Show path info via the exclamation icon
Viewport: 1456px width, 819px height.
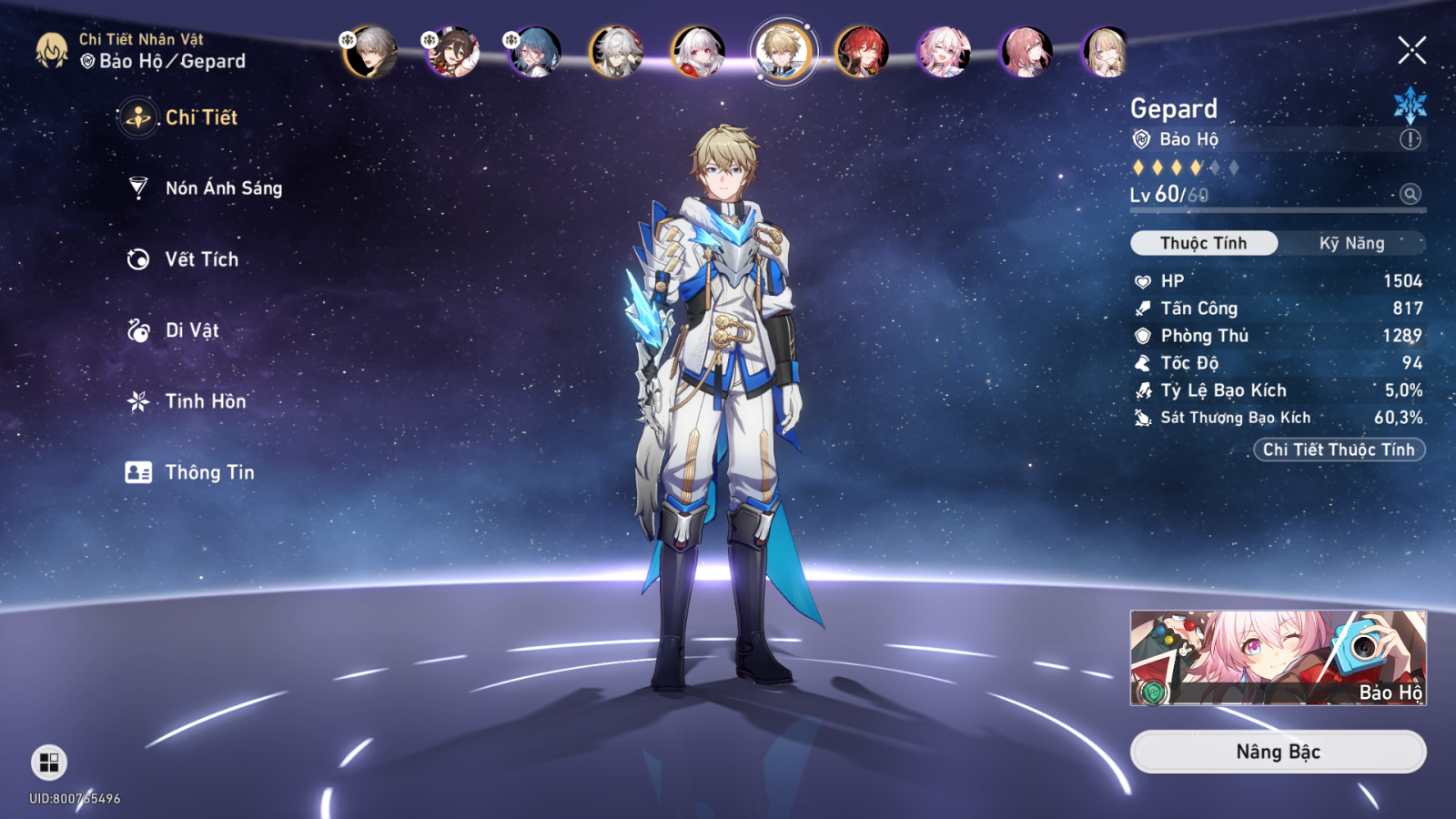click(x=1410, y=139)
